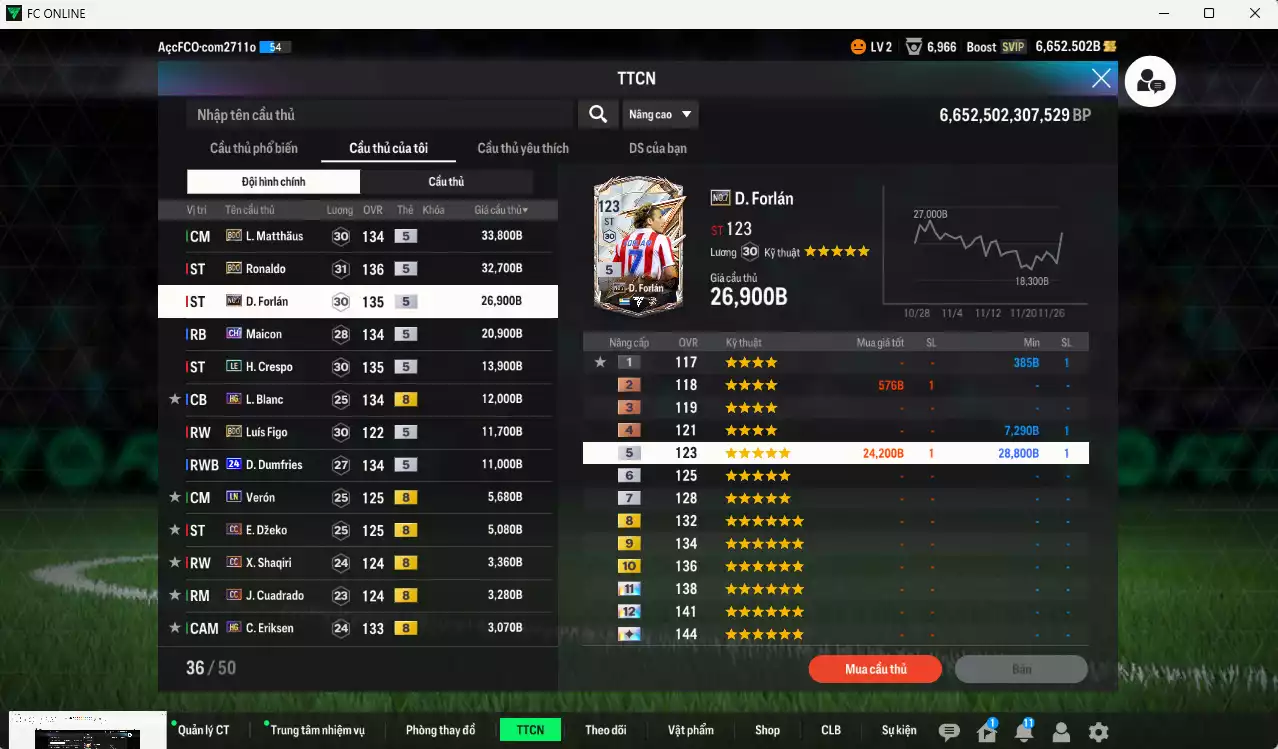Switch to Cầu thủ phổ biến tab
The height and width of the screenshot is (749, 1278).
pyautogui.click(x=254, y=148)
